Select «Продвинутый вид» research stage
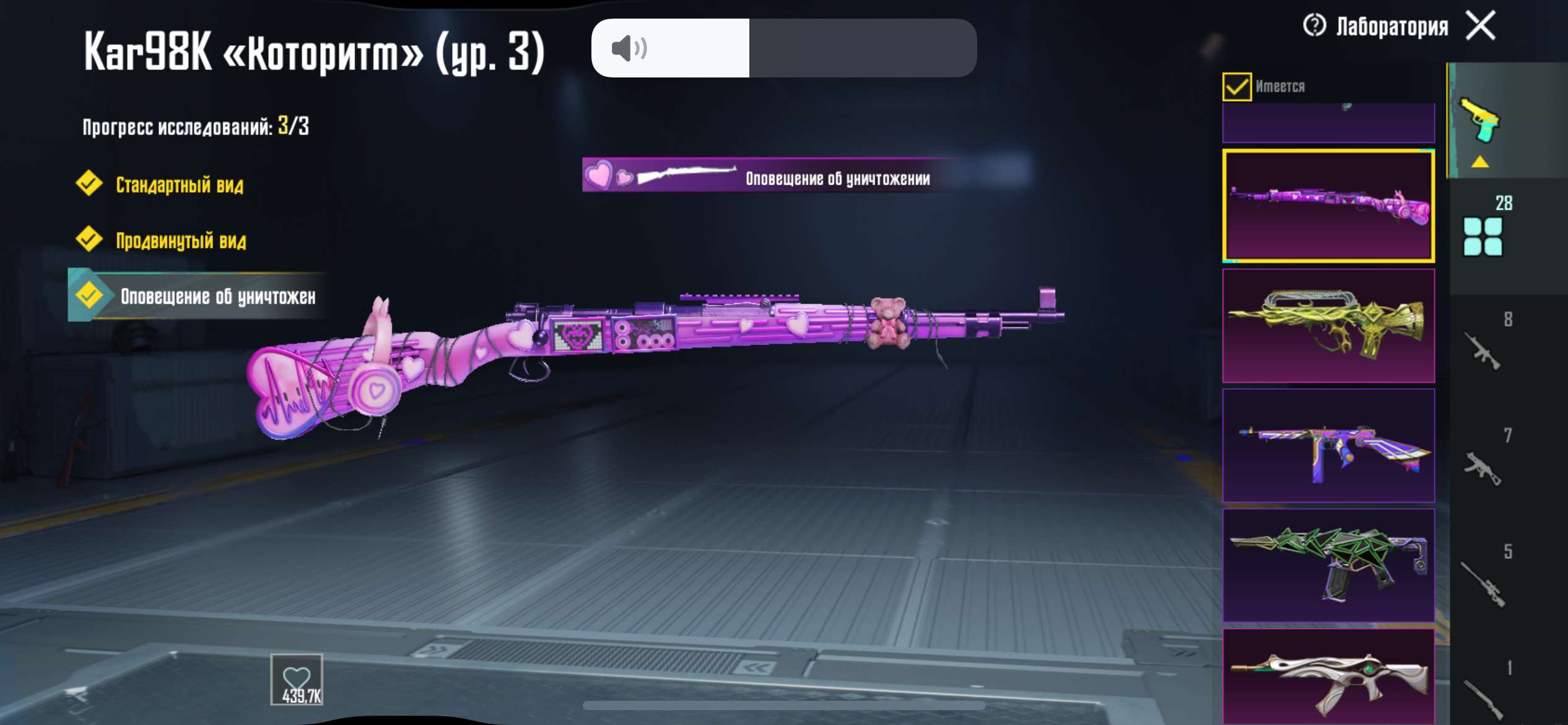 pyautogui.click(x=181, y=240)
